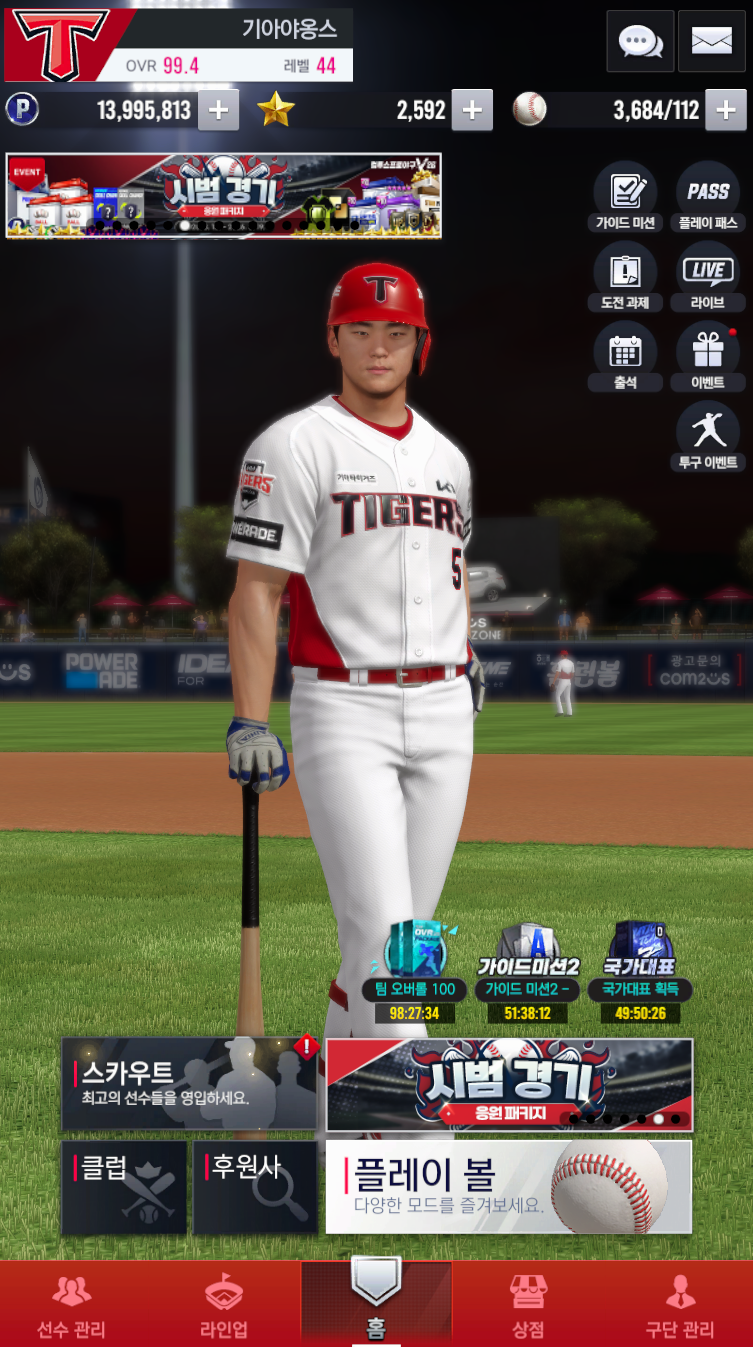Switch to the 라인업 lineup tab
The width and height of the screenshot is (753, 1347).
pyautogui.click(x=224, y=1305)
